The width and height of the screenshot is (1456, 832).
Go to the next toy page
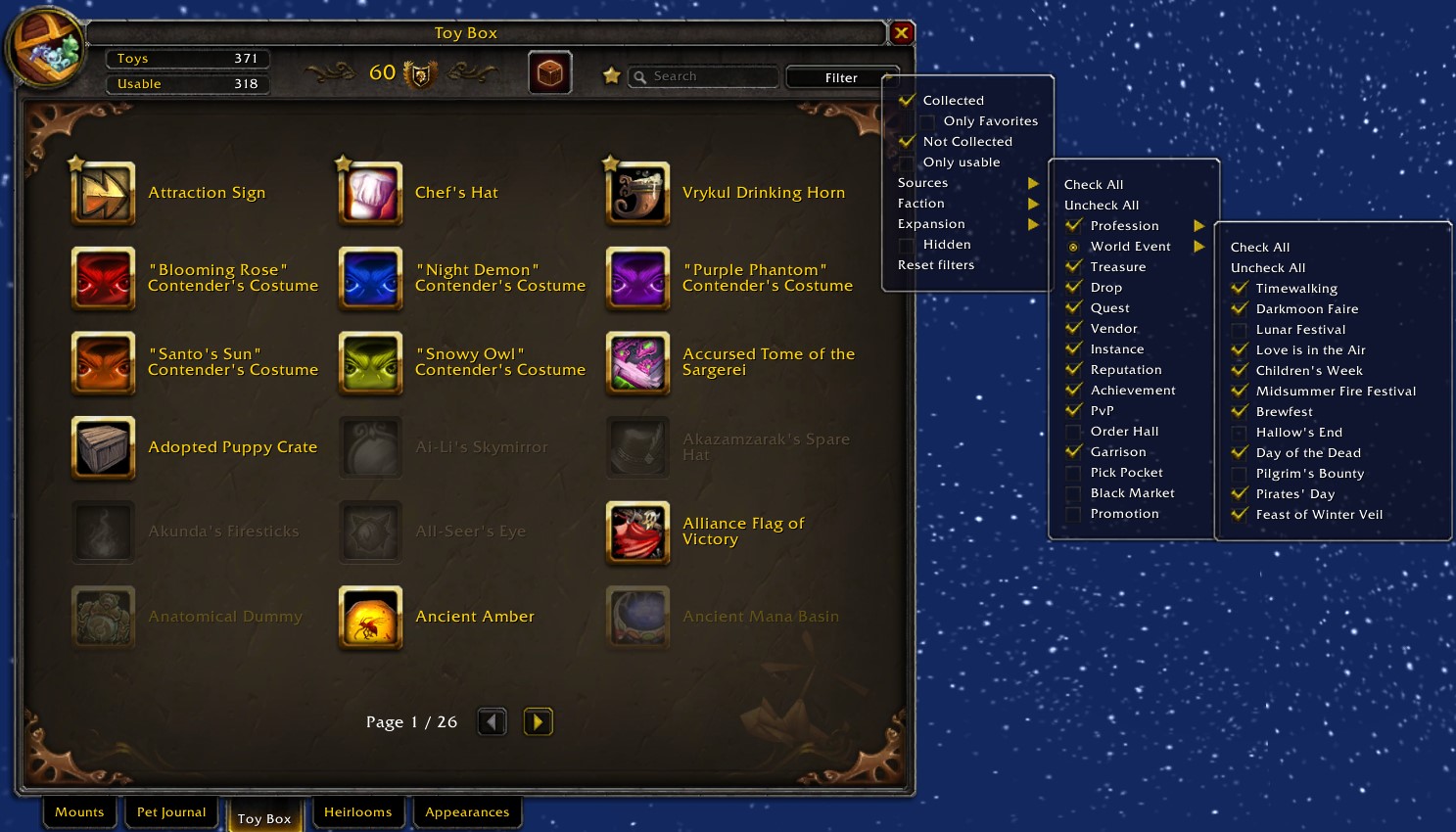pos(538,722)
